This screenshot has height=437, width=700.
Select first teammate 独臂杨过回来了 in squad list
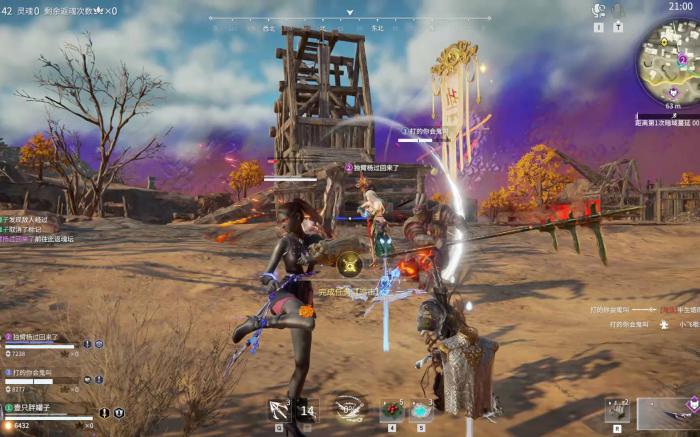pos(40,338)
